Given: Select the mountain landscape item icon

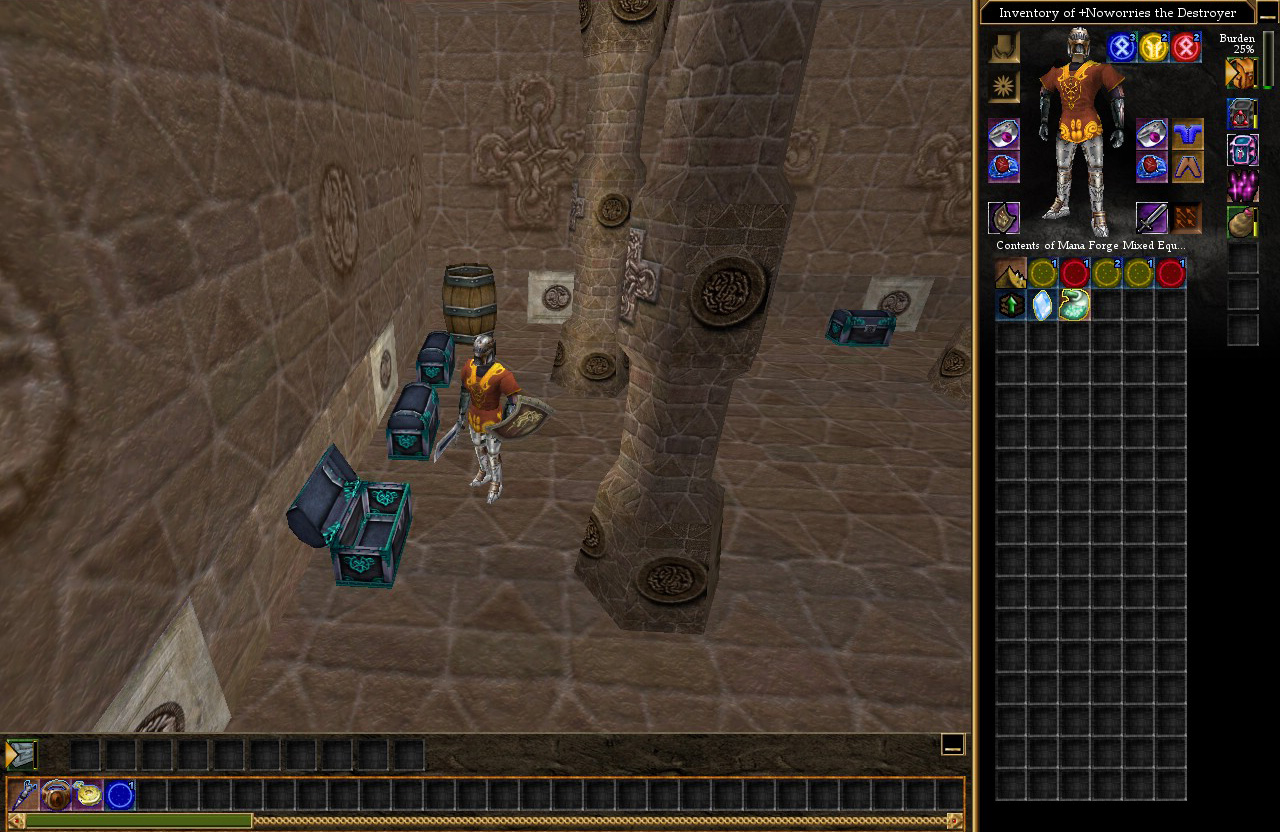Looking at the screenshot, I should click(x=1011, y=273).
